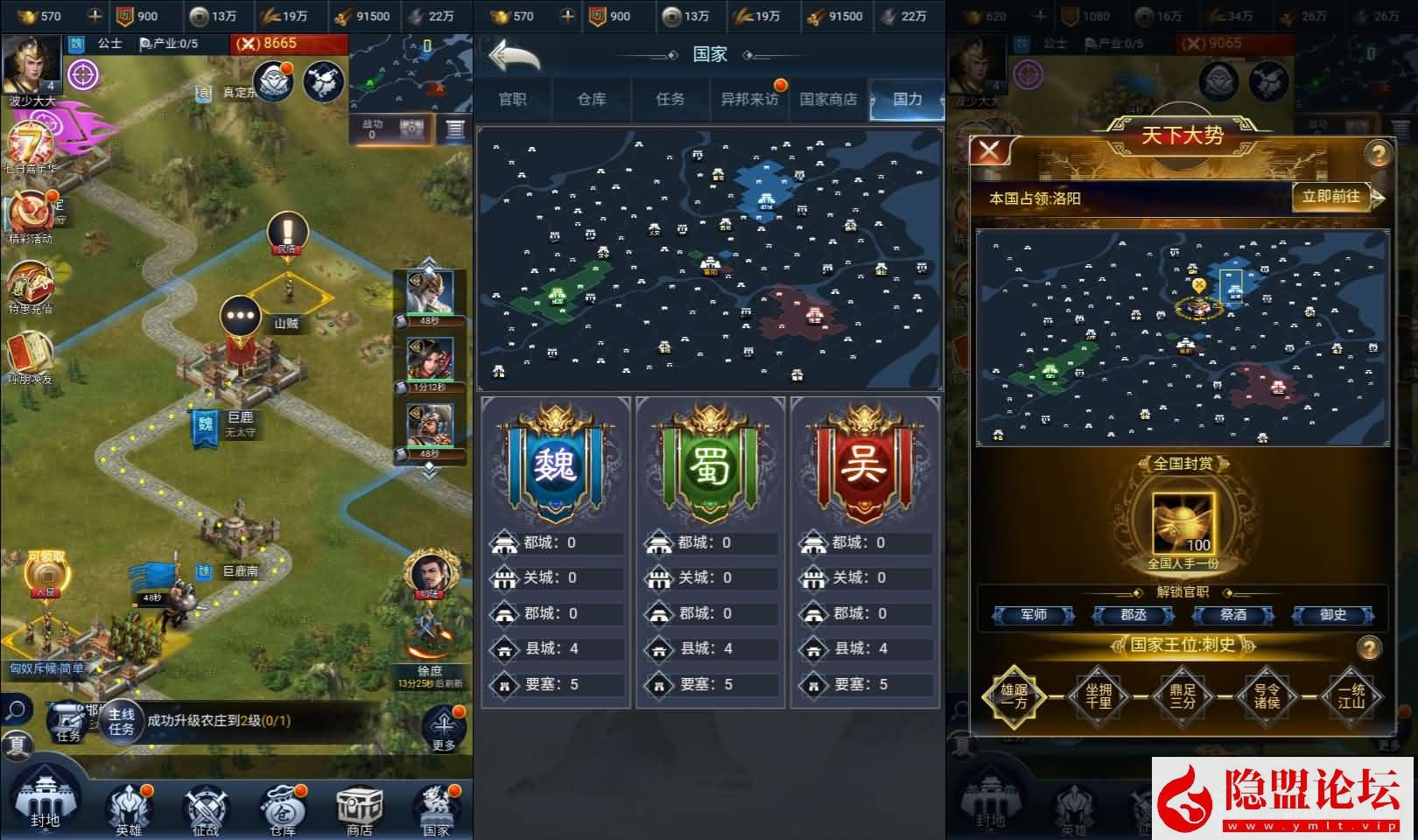Open the 英雄 heroes menu
This screenshot has width=1418, height=840.
tap(129, 809)
